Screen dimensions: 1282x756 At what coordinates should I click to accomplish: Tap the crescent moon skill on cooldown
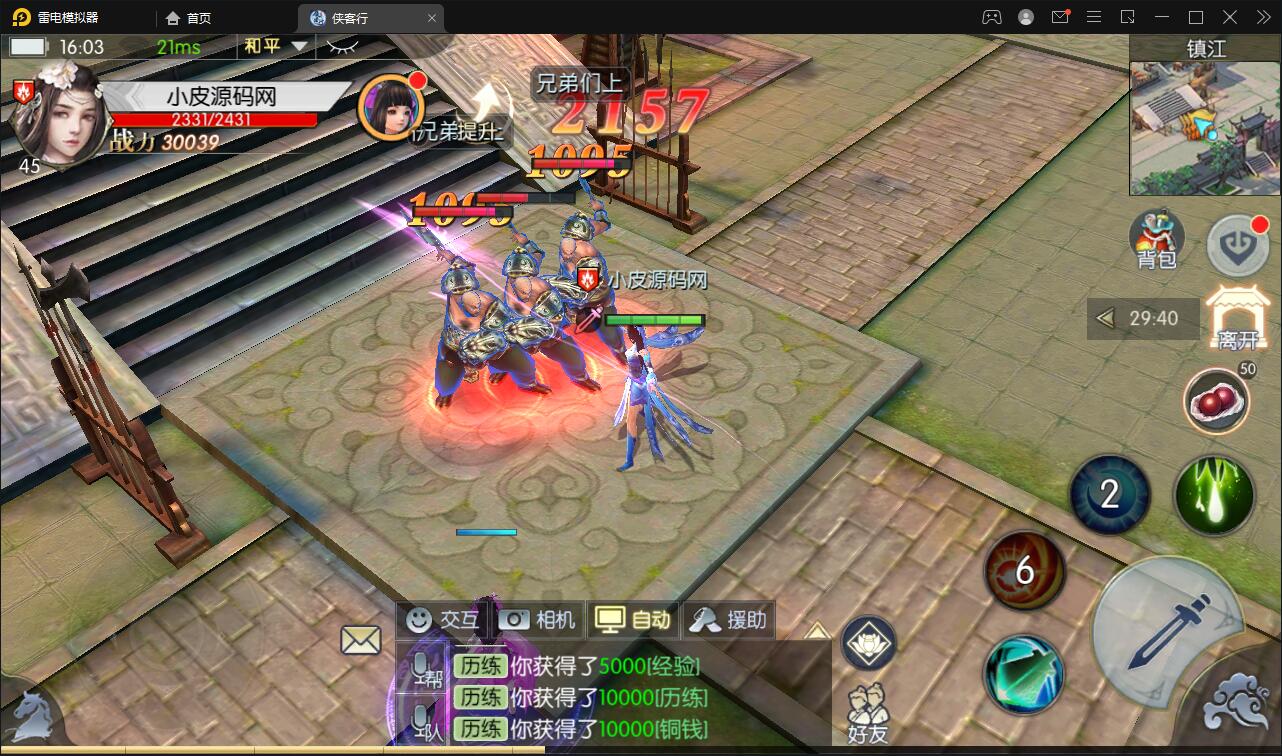click(x=1109, y=494)
